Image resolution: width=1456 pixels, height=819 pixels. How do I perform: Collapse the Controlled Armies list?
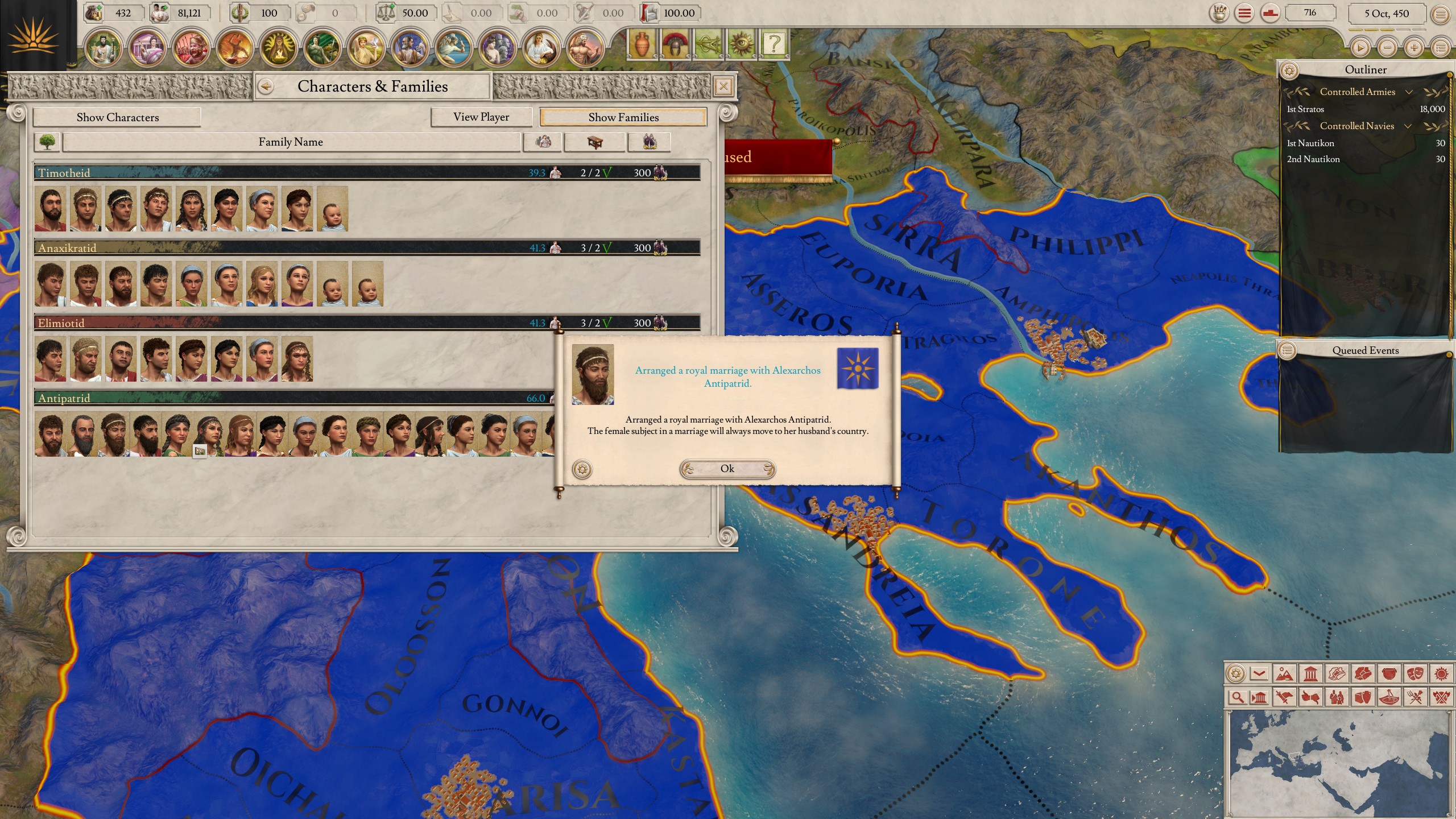(1409, 92)
